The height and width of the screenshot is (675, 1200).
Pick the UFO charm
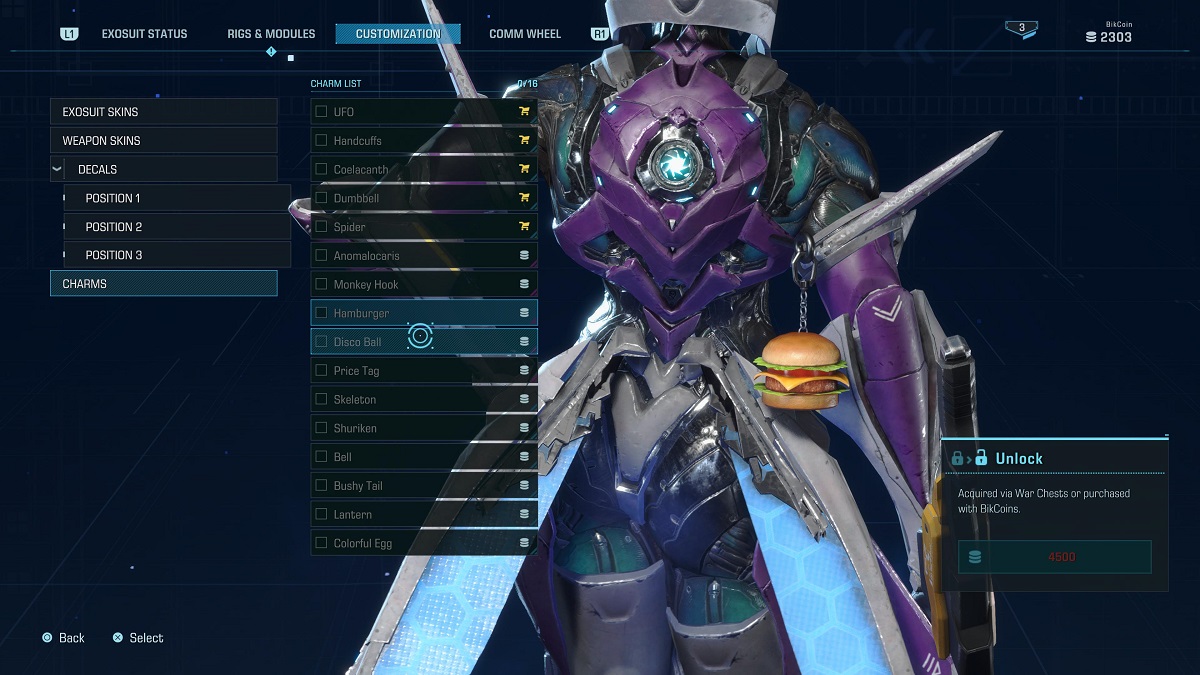point(424,112)
